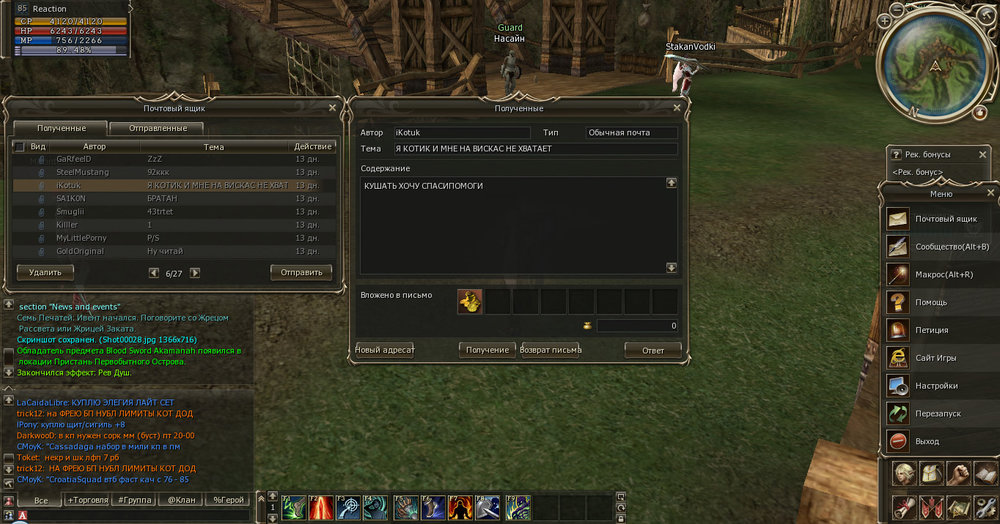The image size is (1000, 524).
Task: Switch chat to the +Торговля tab
Action: 88,499
